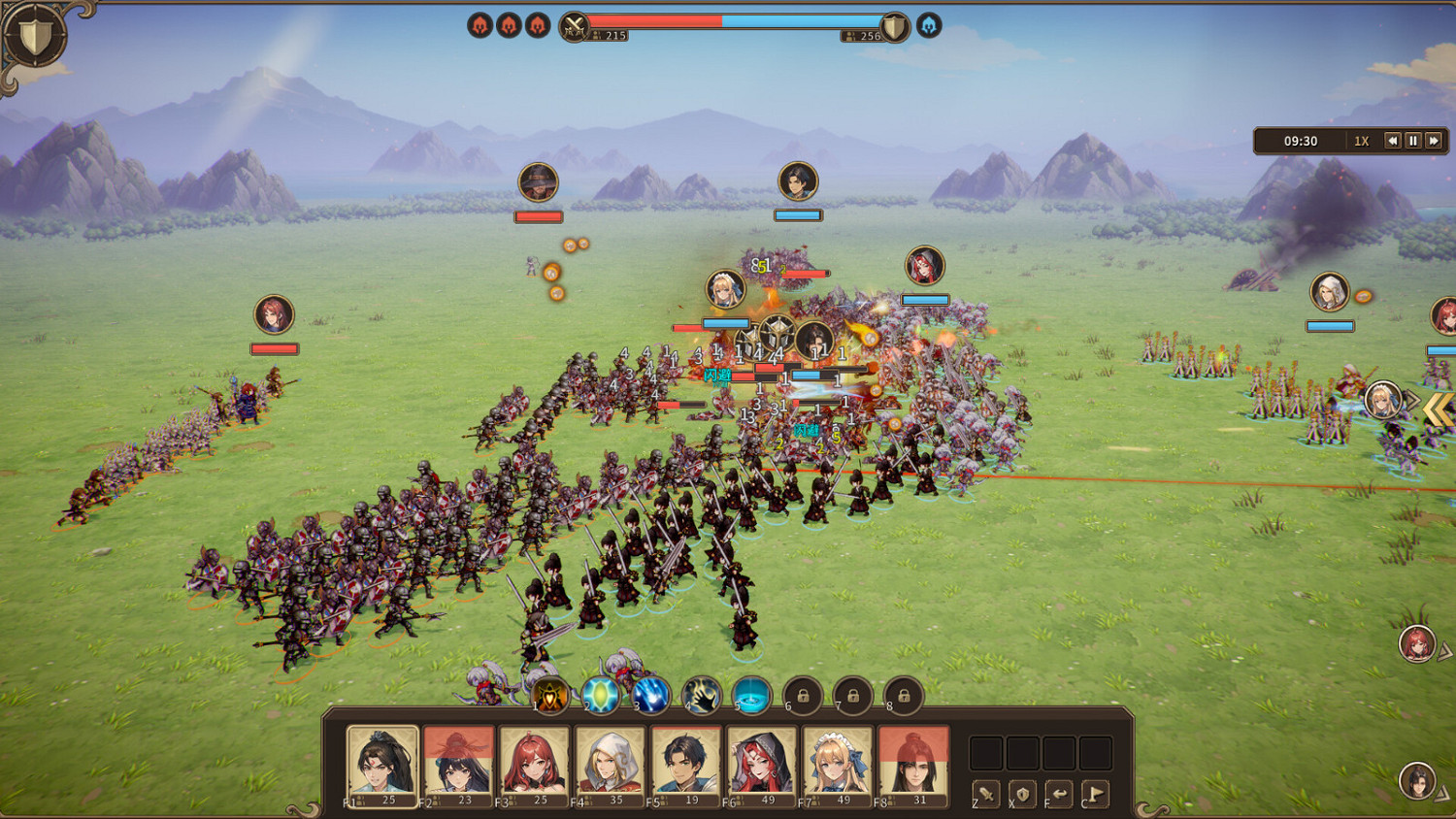Open the chevron next to the maid hero portrait
The width and height of the screenshot is (1456, 819).
point(1413,400)
